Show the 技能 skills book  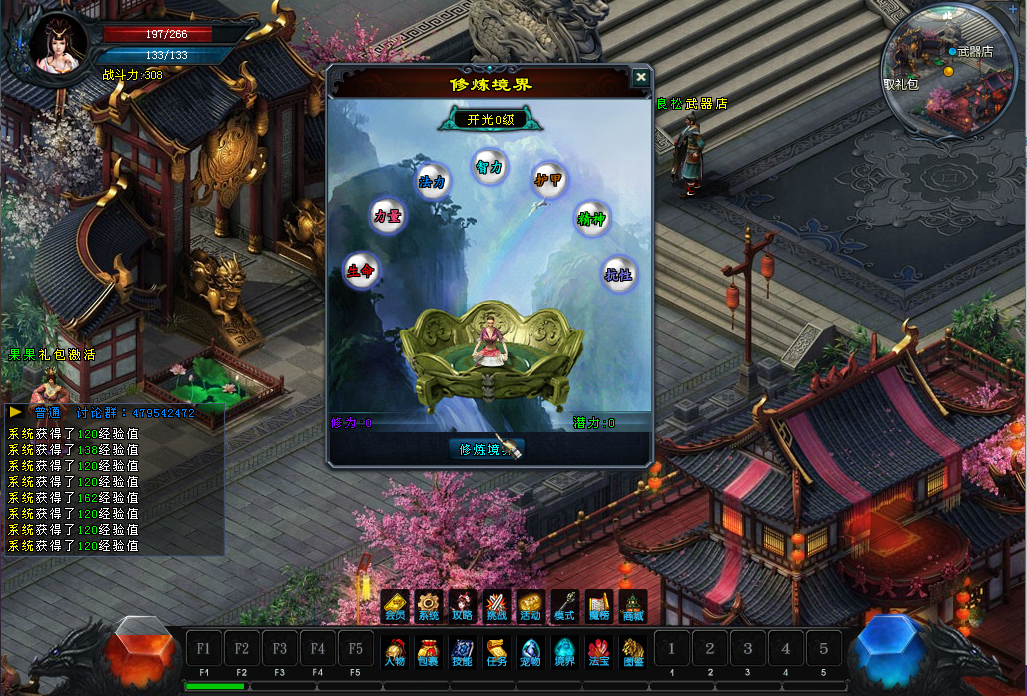click(462, 649)
